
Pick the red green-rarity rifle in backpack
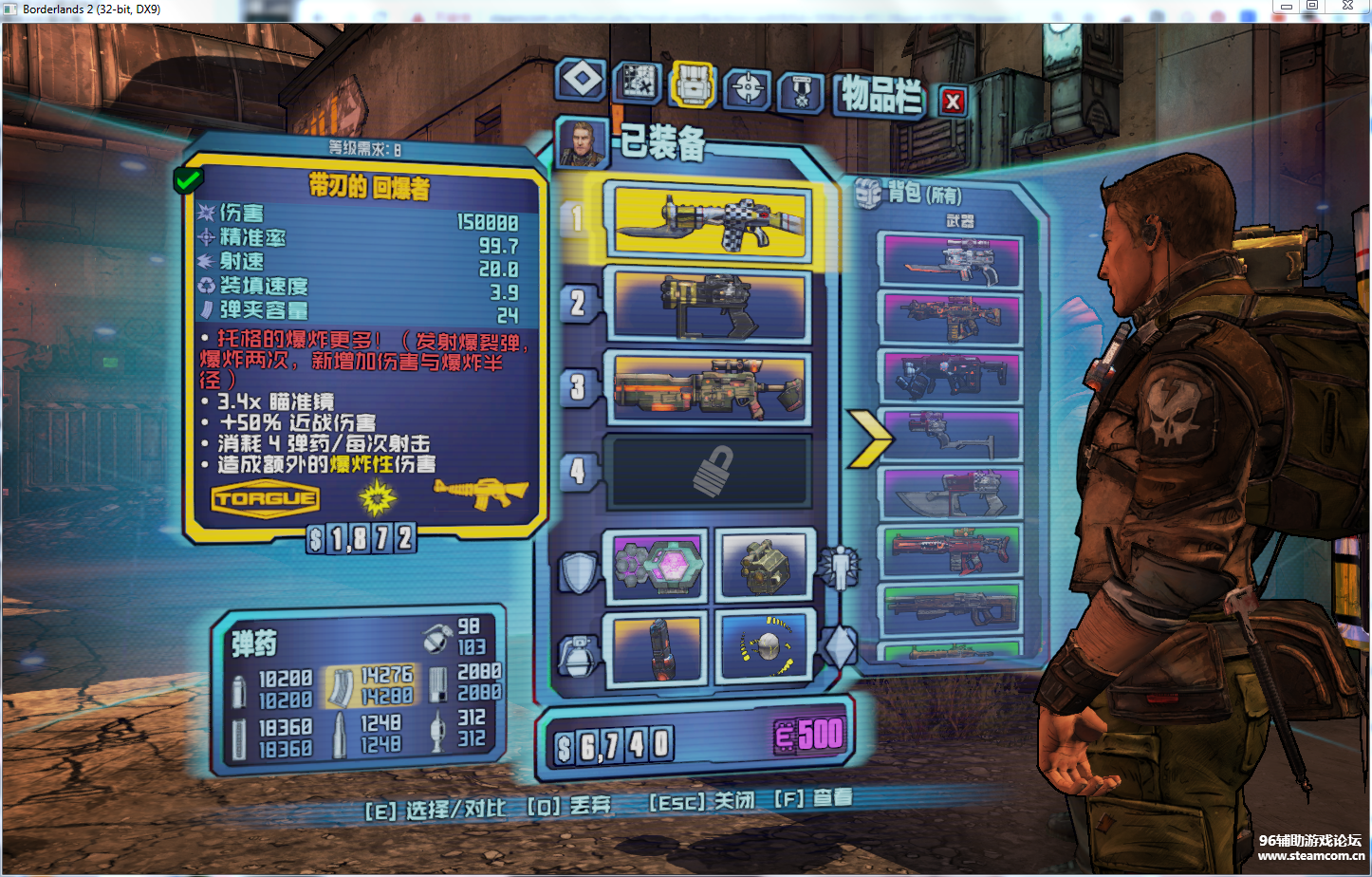(x=951, y=550)
